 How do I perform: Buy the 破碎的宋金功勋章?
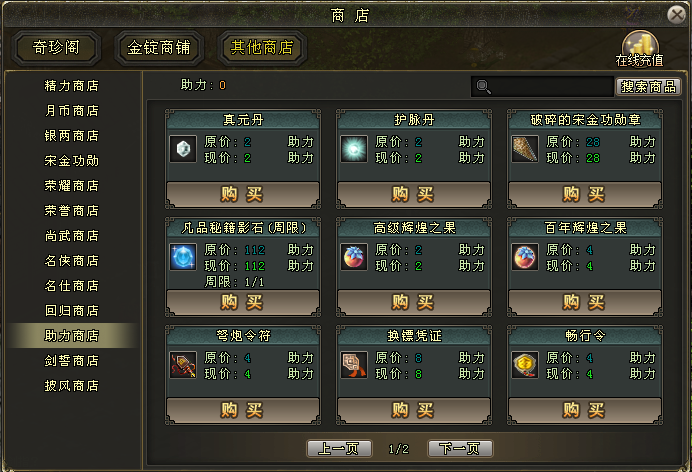click(x=584, y=193)
